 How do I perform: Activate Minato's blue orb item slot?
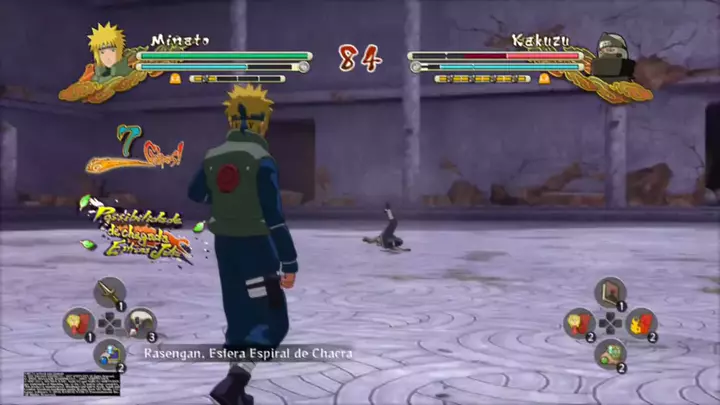pos(109,352)
